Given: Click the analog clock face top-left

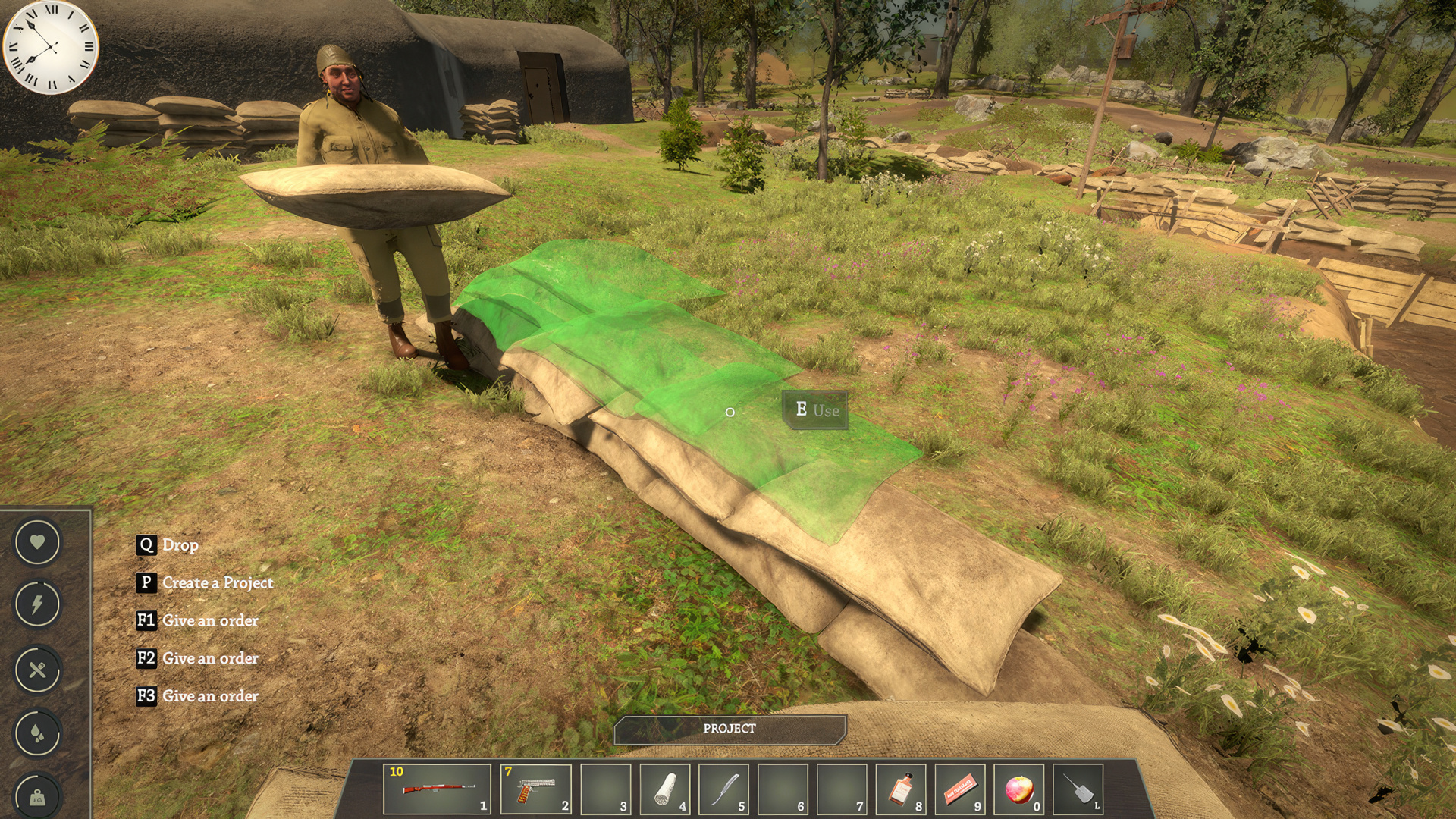Looking at the screenshot, I should tap(50, 47).
